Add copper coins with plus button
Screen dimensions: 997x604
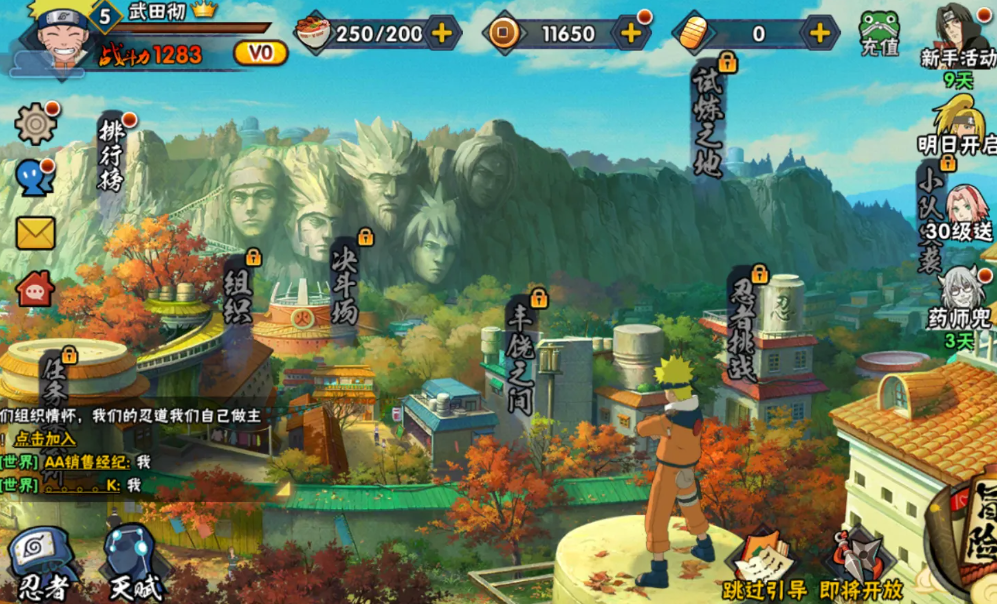[631, 33]
